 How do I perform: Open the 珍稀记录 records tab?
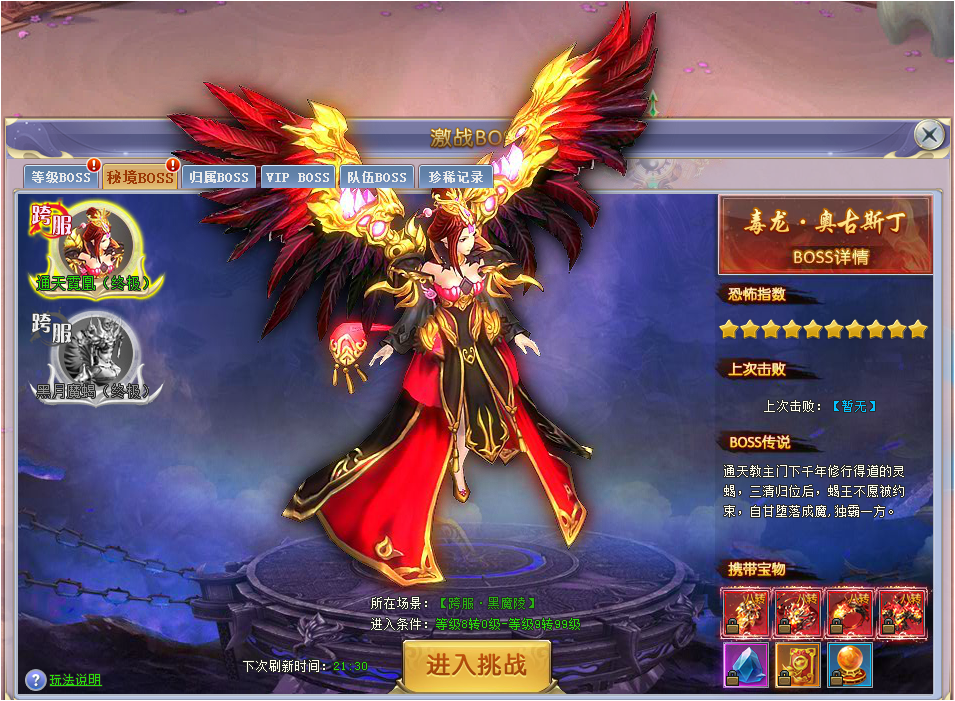[455, 178]
